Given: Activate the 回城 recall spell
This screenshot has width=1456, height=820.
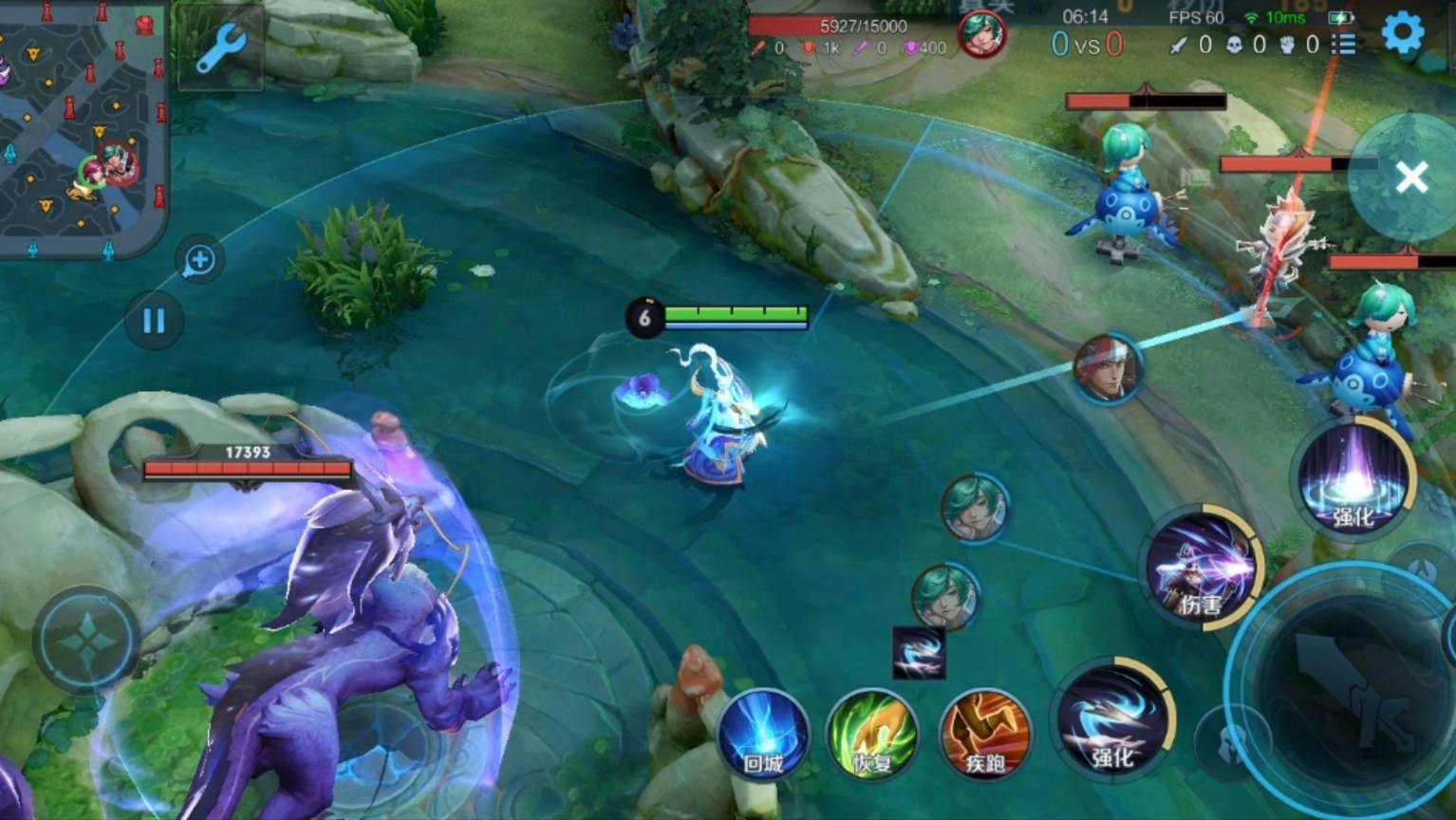Looking at the screenshot, I should pos(763,736).
